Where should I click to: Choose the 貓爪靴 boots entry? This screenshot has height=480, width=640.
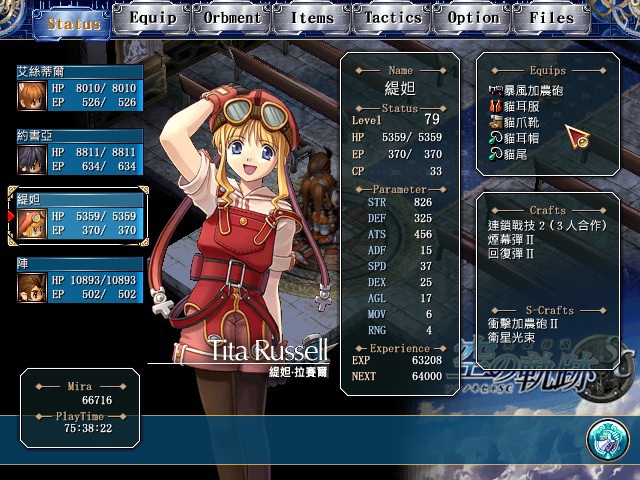522,122
